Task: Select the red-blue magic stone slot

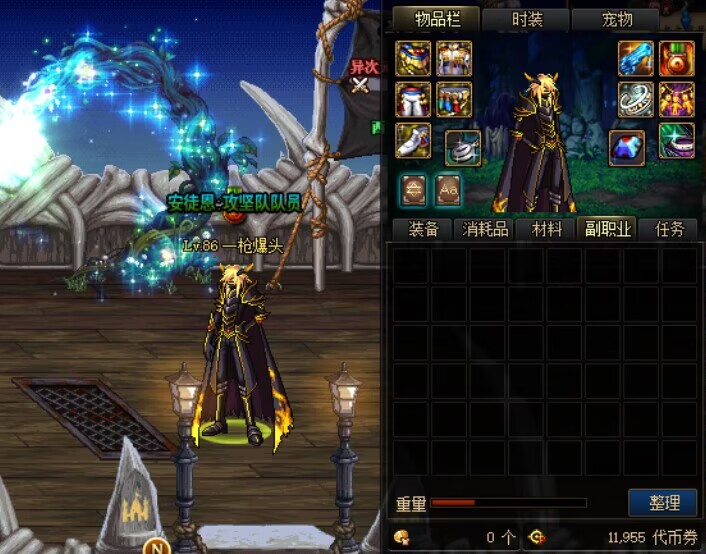Action: [627, 147]
